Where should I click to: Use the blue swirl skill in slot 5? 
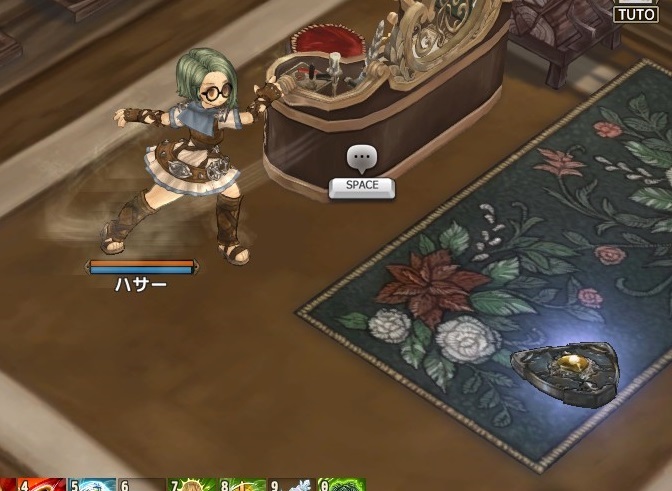point(94,485)
